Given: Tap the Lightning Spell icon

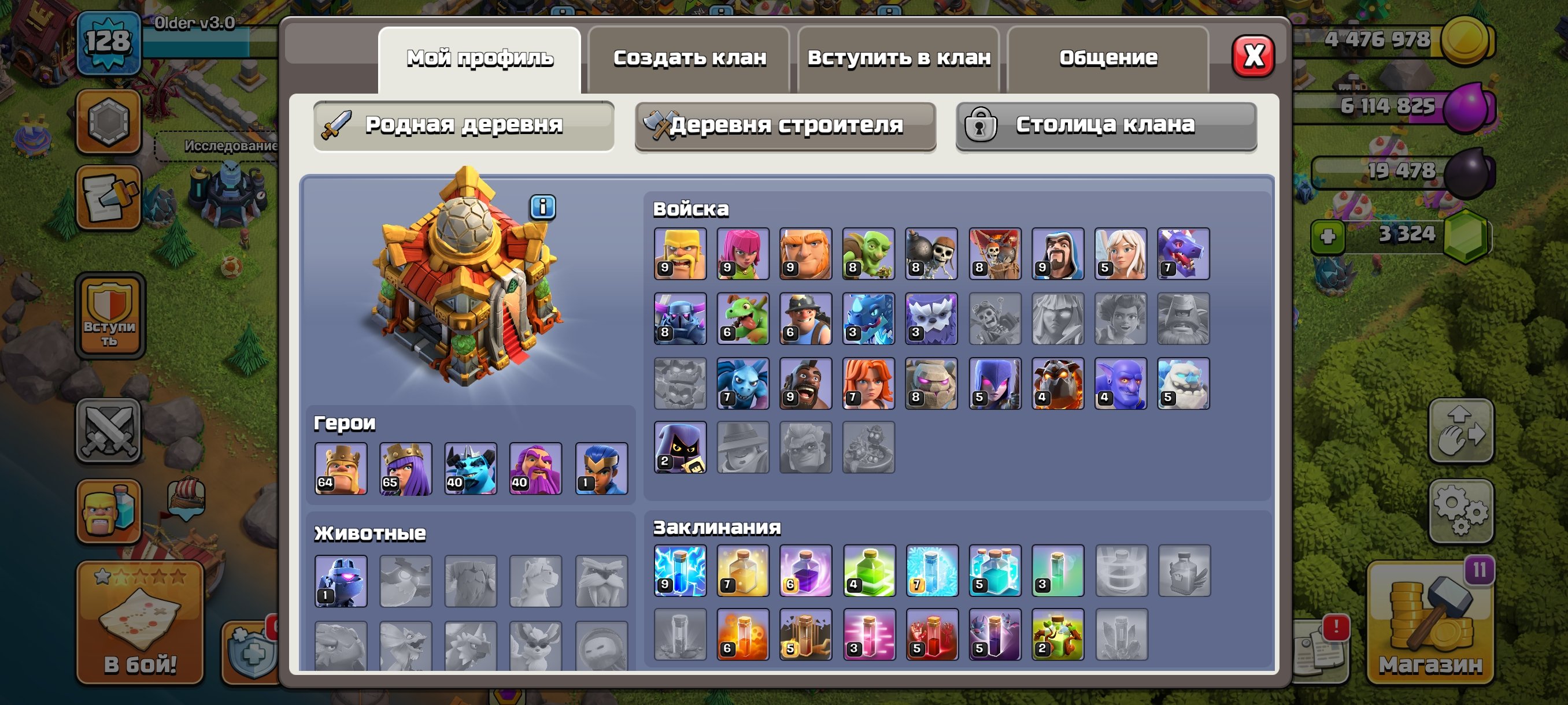Looking at the screenshot, I should click(679, 573).
